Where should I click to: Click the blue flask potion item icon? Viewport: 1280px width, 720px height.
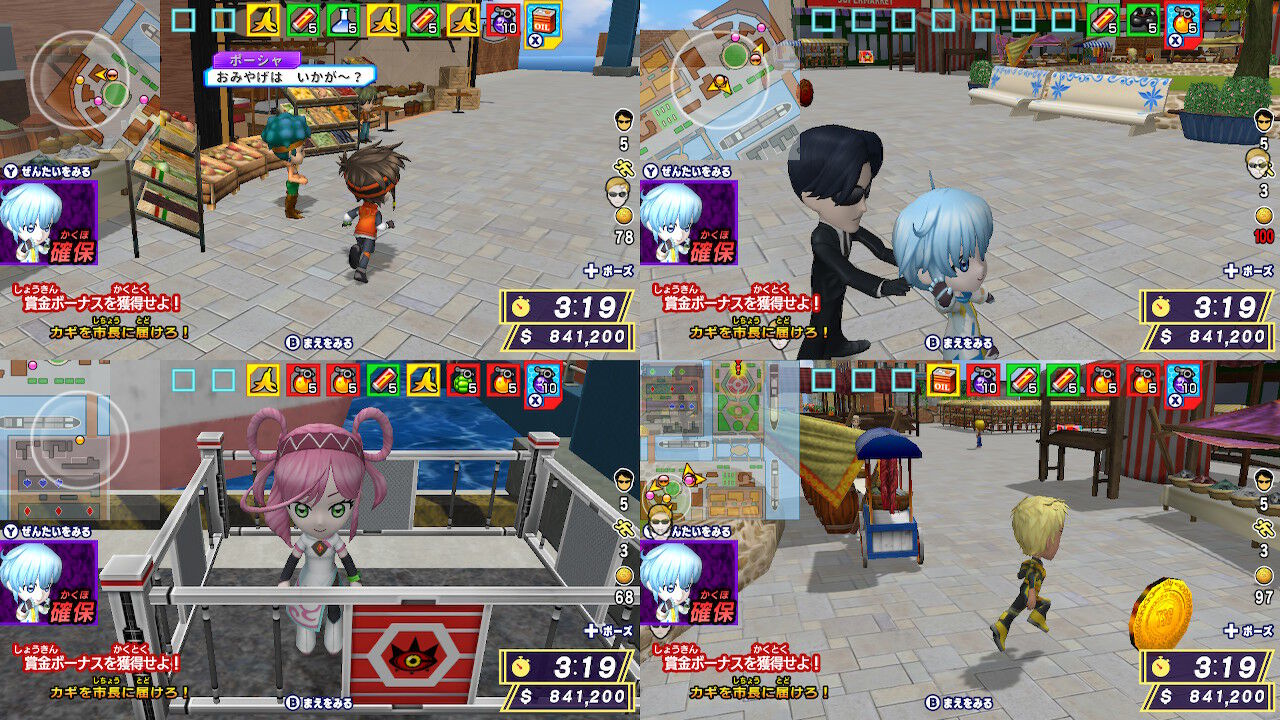344,17
